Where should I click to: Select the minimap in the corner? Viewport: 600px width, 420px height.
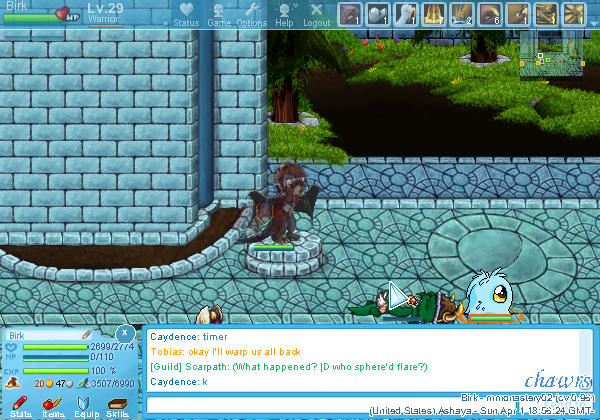[553, 57]
